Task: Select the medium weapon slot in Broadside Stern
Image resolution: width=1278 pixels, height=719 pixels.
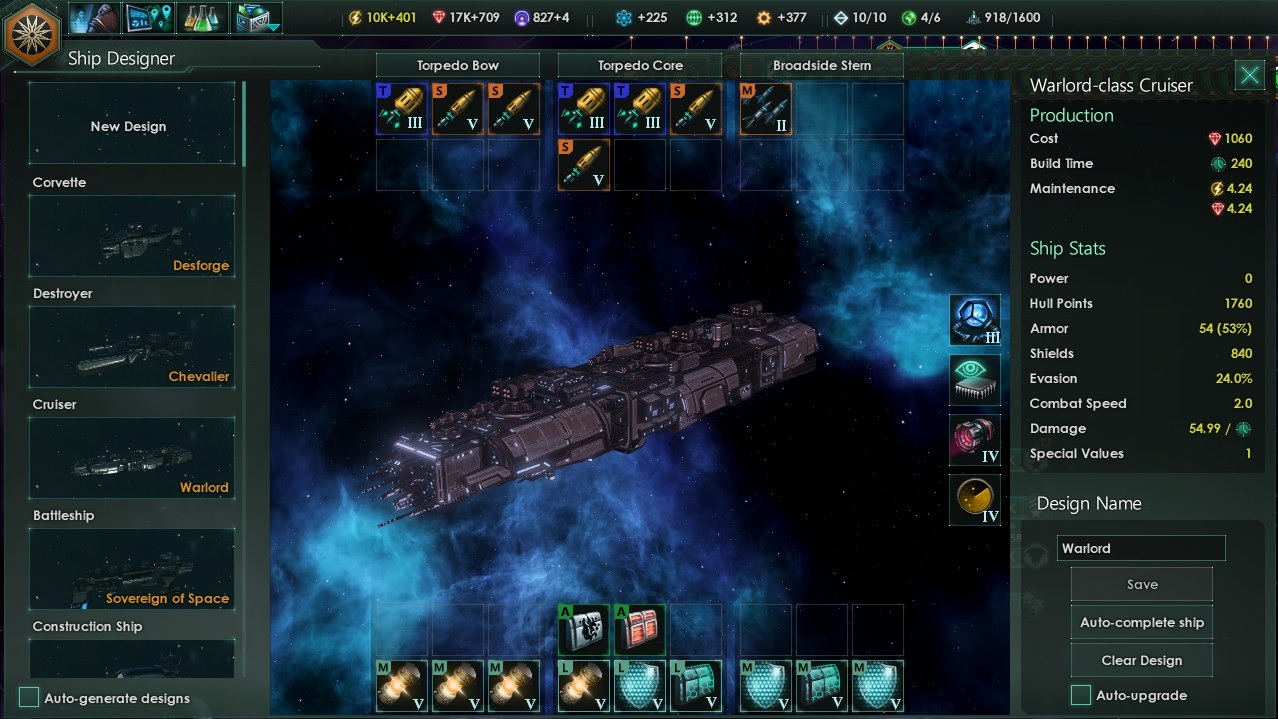Action: click(766, 109)
